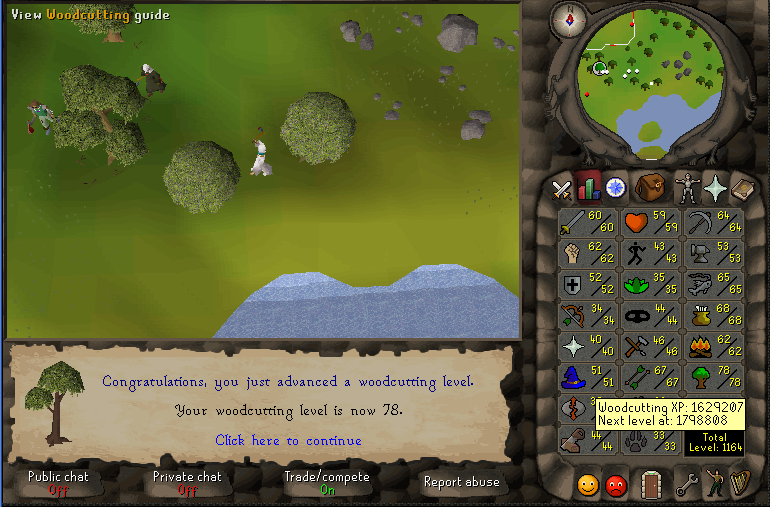Click here to continue the dialogue
The image size is (770, 507).
[x=288, y=440]
